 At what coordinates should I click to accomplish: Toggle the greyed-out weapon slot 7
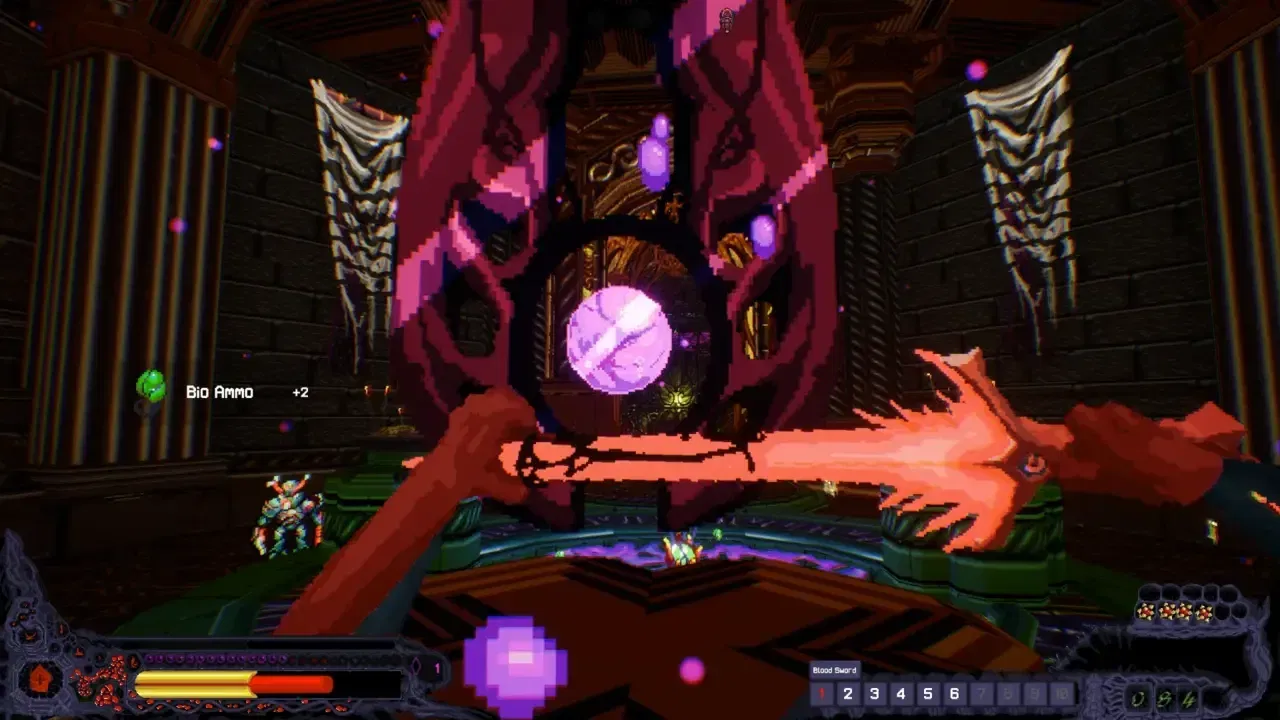tap(980, 693)
